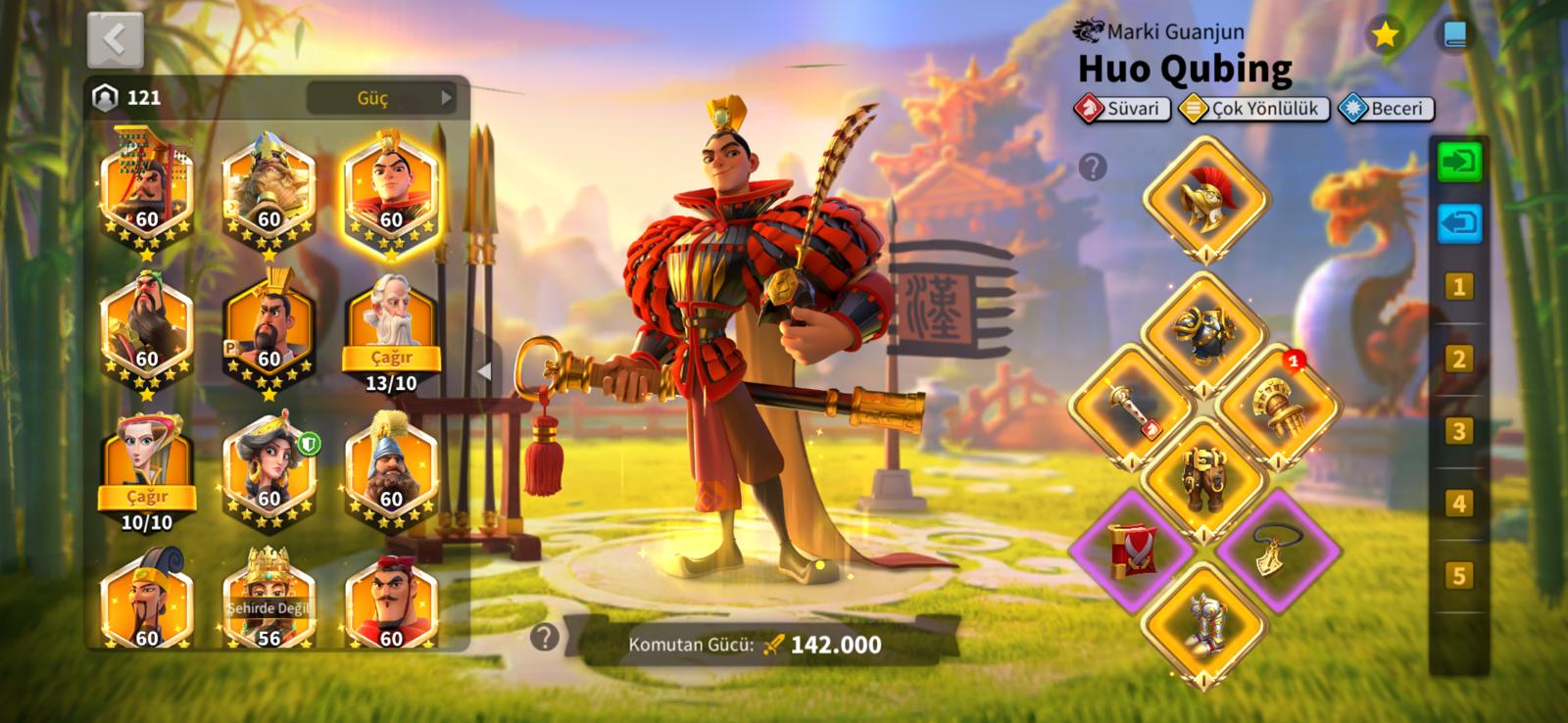Image resolution: width=1568 pixels, height=723 pixels.
Task: Collapse the commander list panel arrow
Action: tap(483, 371)
